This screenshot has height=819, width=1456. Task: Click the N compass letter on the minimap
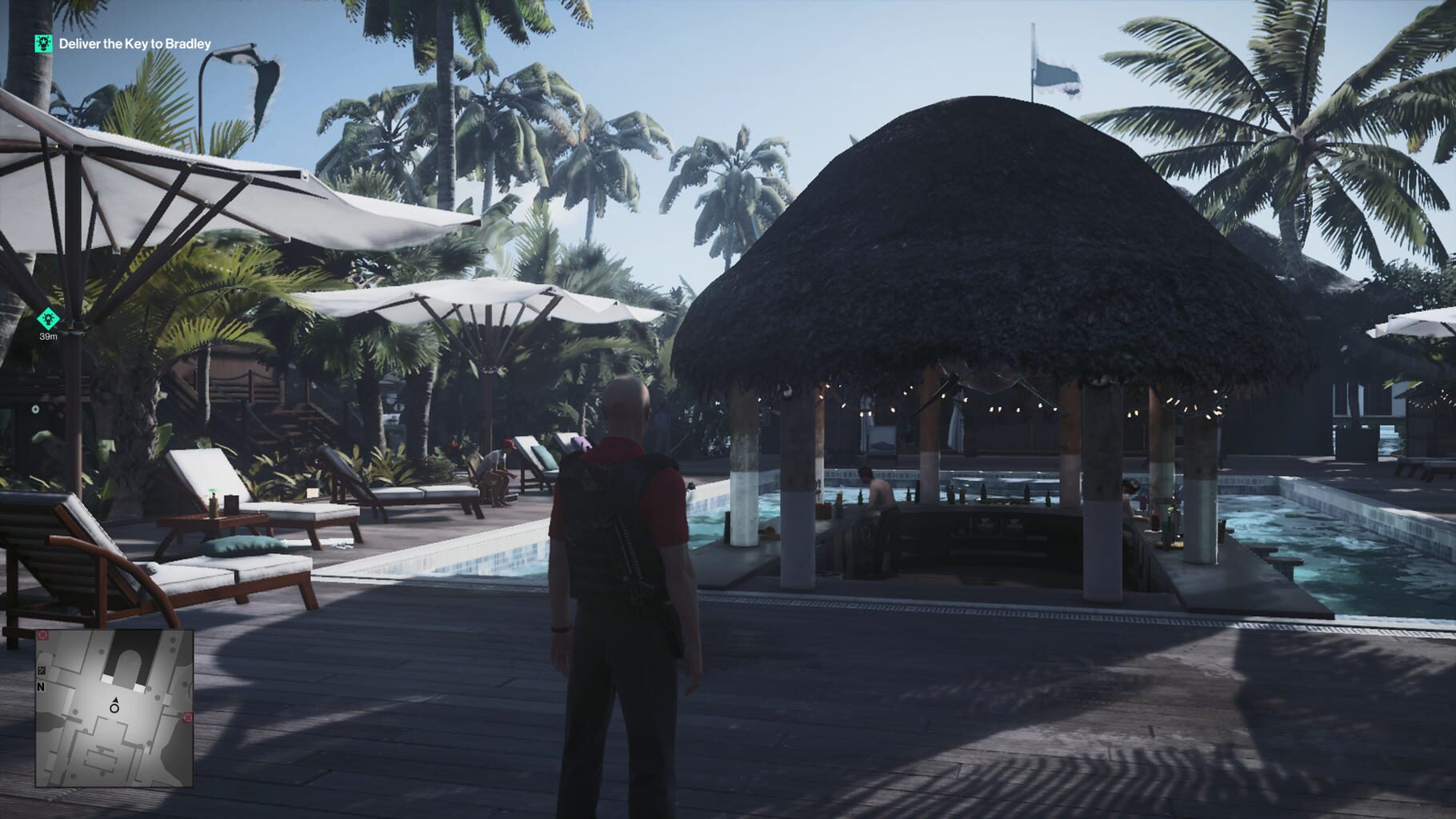point(41,687)
